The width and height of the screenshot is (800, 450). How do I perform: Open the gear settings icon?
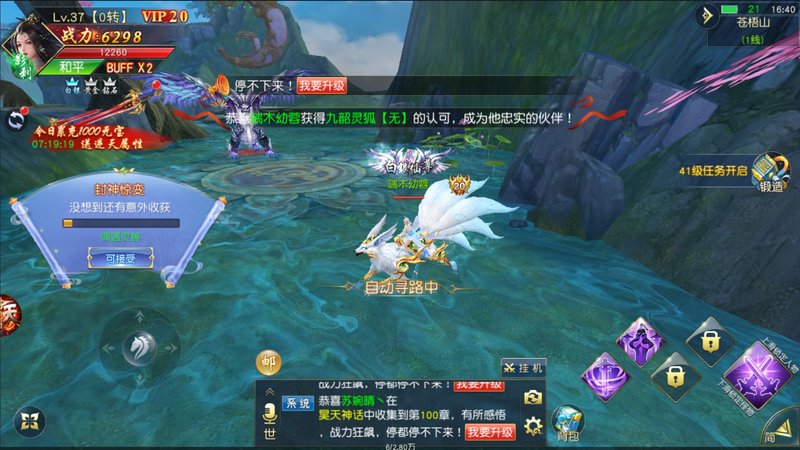[533, 427]
